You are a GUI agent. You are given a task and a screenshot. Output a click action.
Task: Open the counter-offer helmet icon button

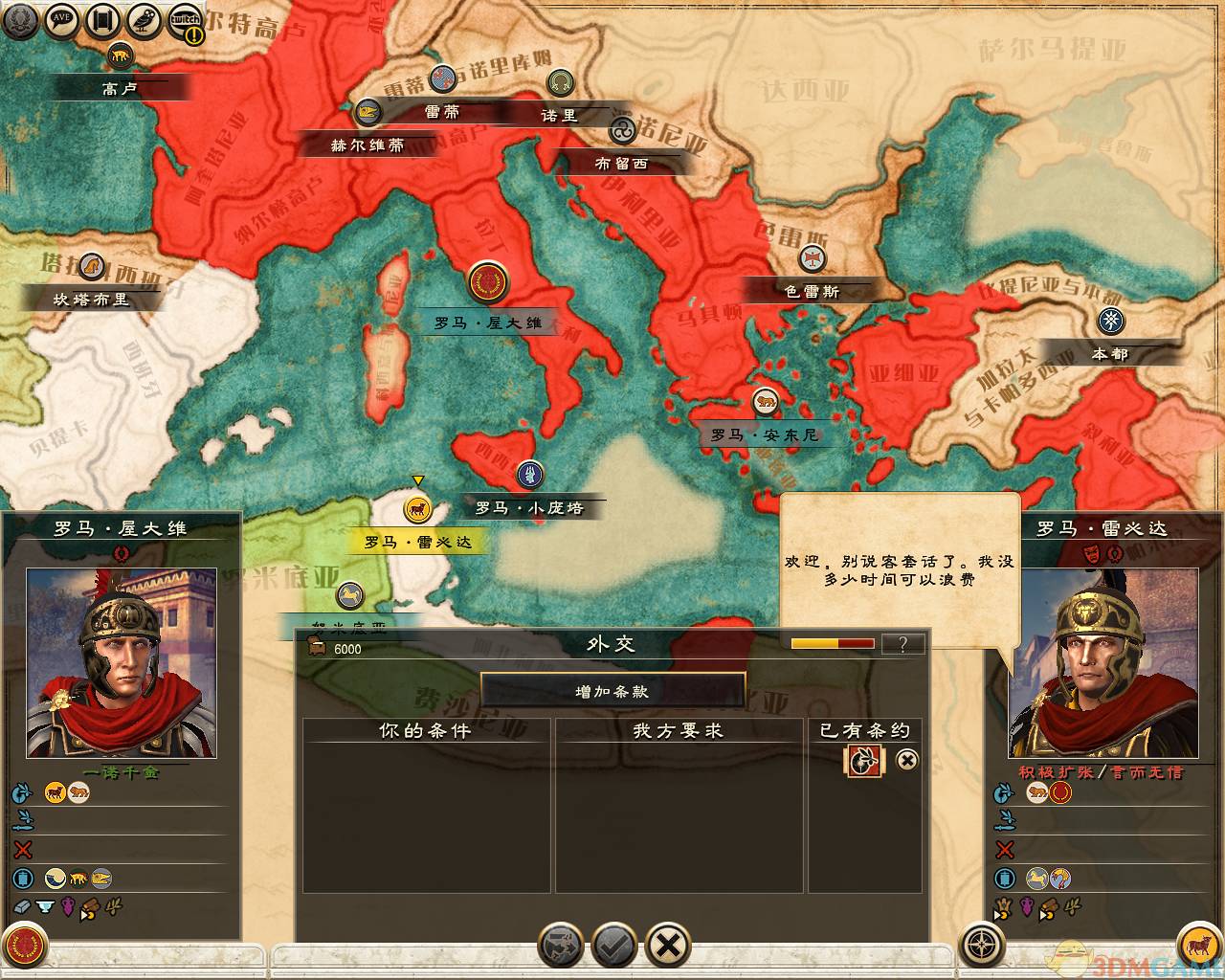tap(561, 947)
